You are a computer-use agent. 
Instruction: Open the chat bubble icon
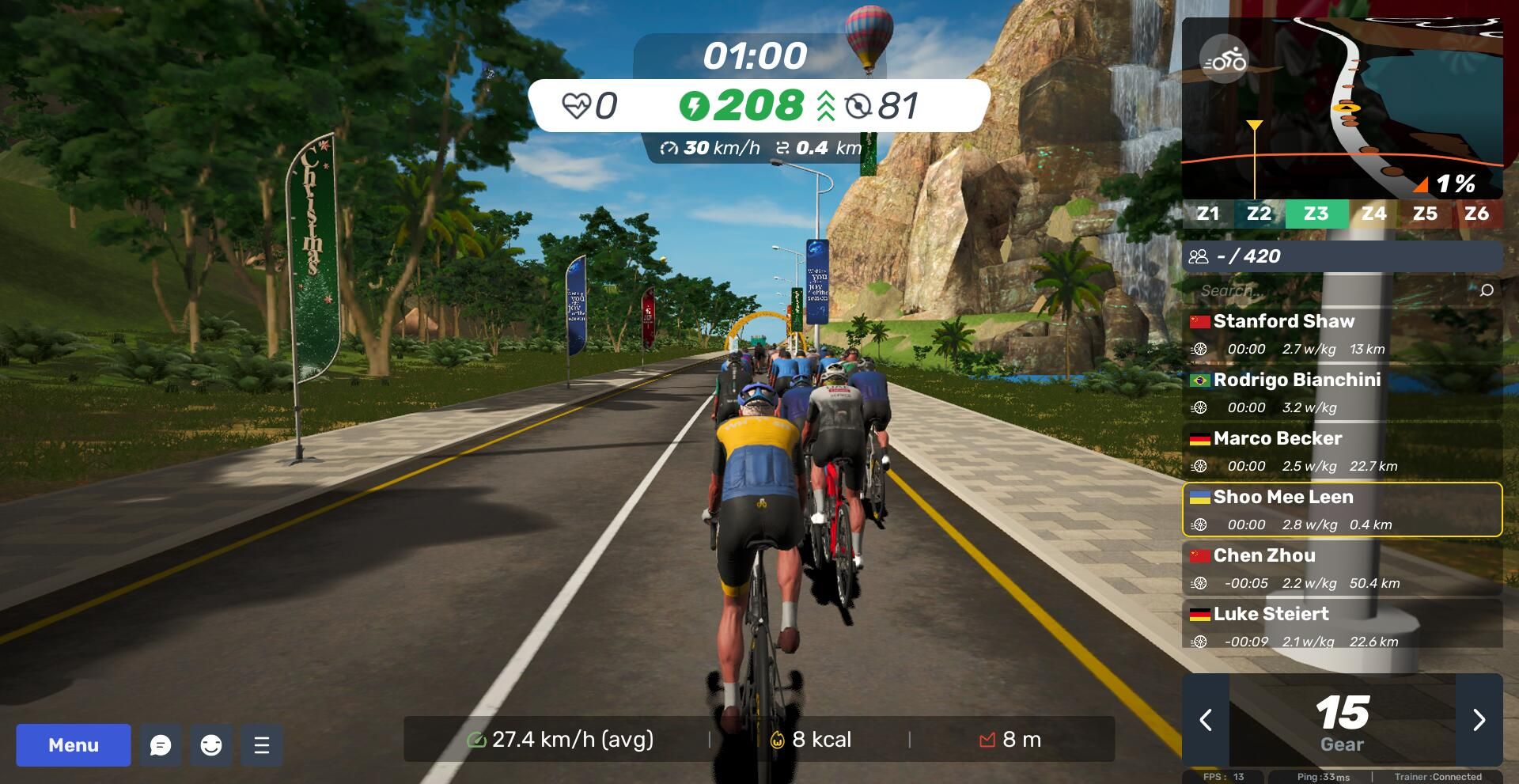pyautogui.click(x=161, y=744)
